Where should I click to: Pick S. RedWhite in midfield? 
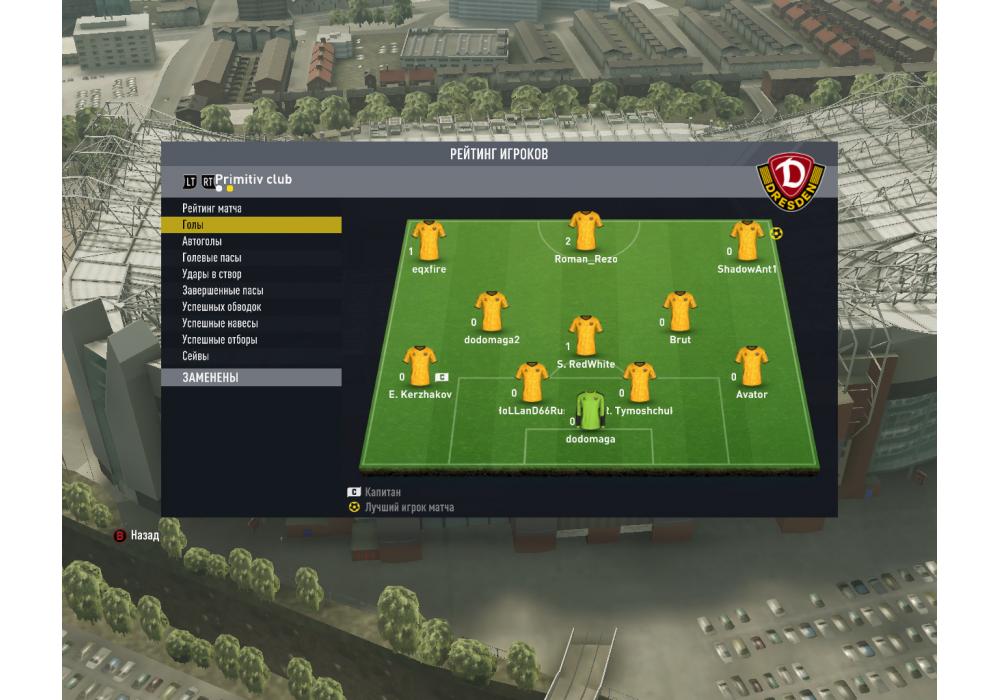[585, 336]
